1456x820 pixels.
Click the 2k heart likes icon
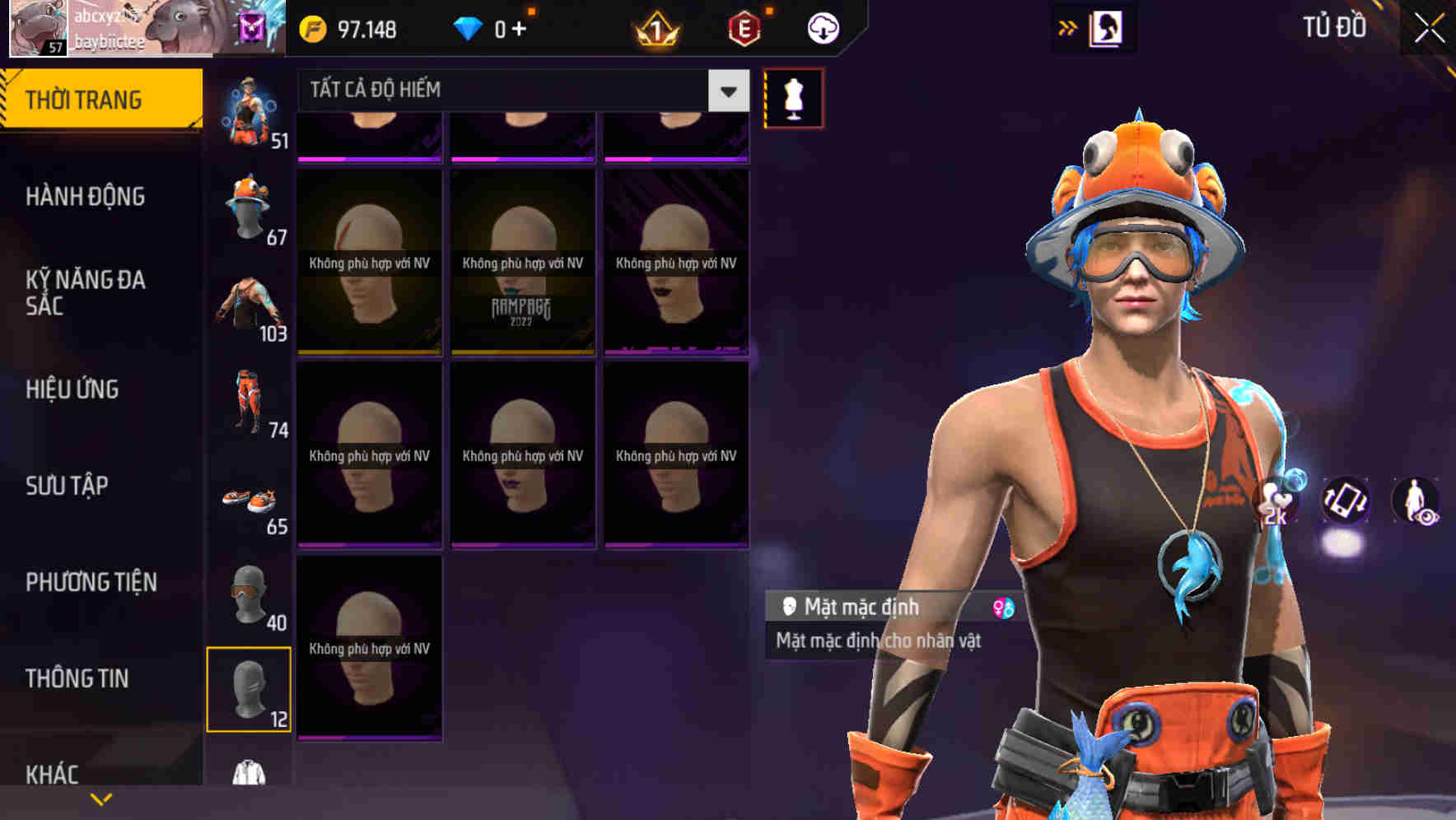1276,502
